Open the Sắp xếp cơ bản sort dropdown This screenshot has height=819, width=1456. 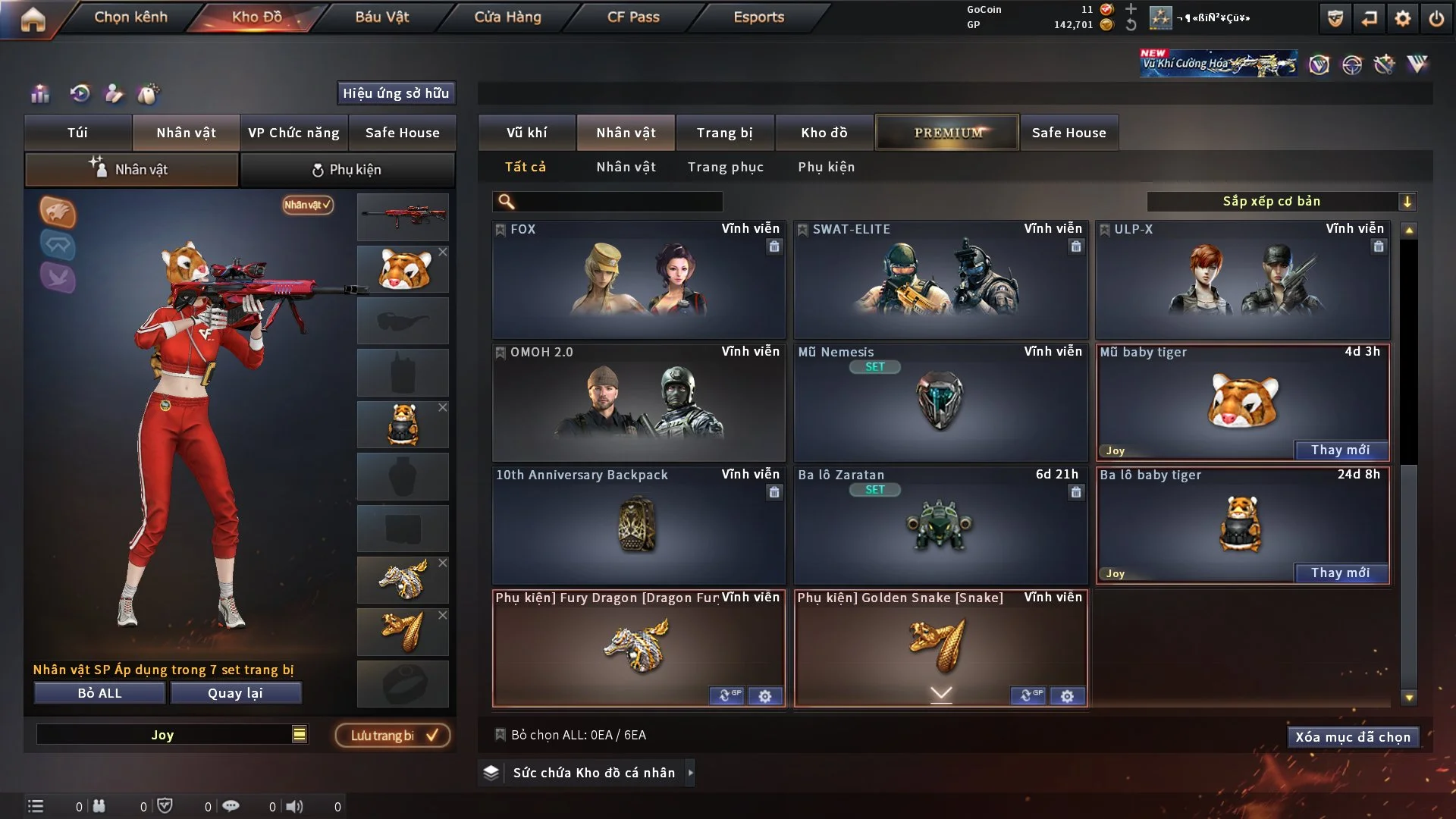click(1280, 201)
